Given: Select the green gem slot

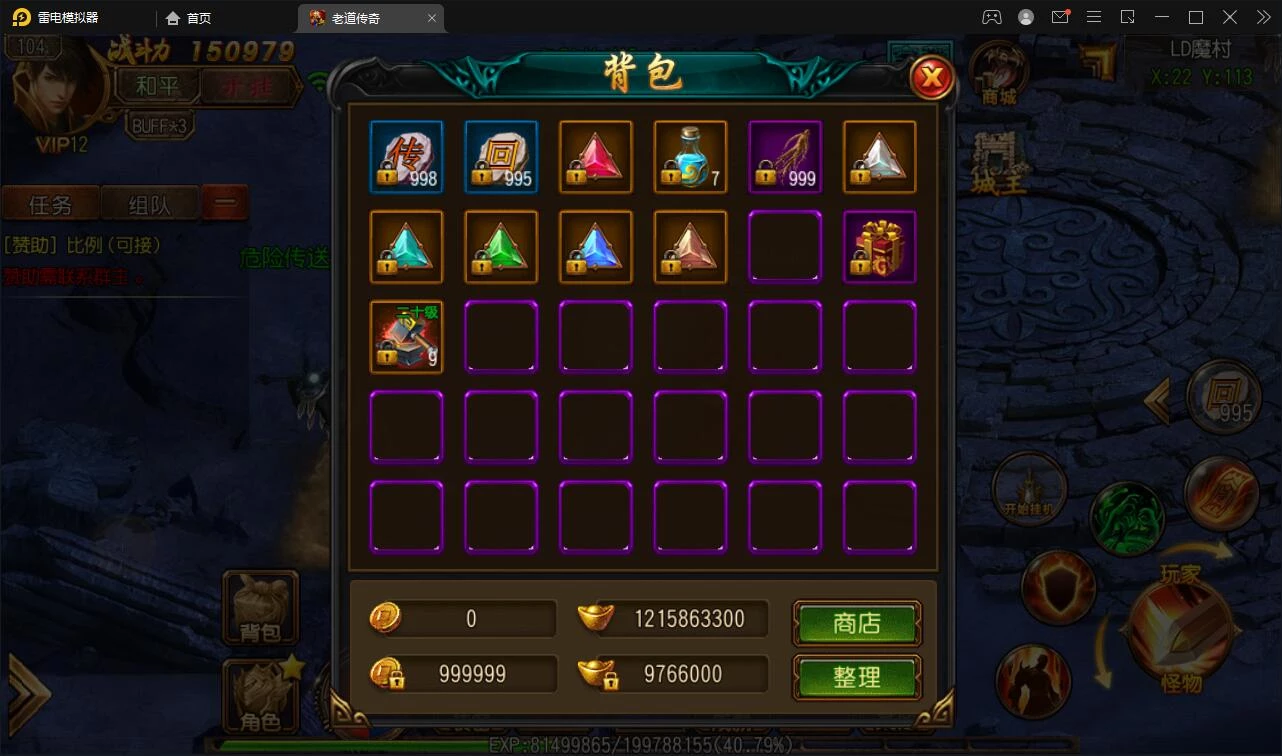Looking at the screenshot, I should [x=501, y=247].
